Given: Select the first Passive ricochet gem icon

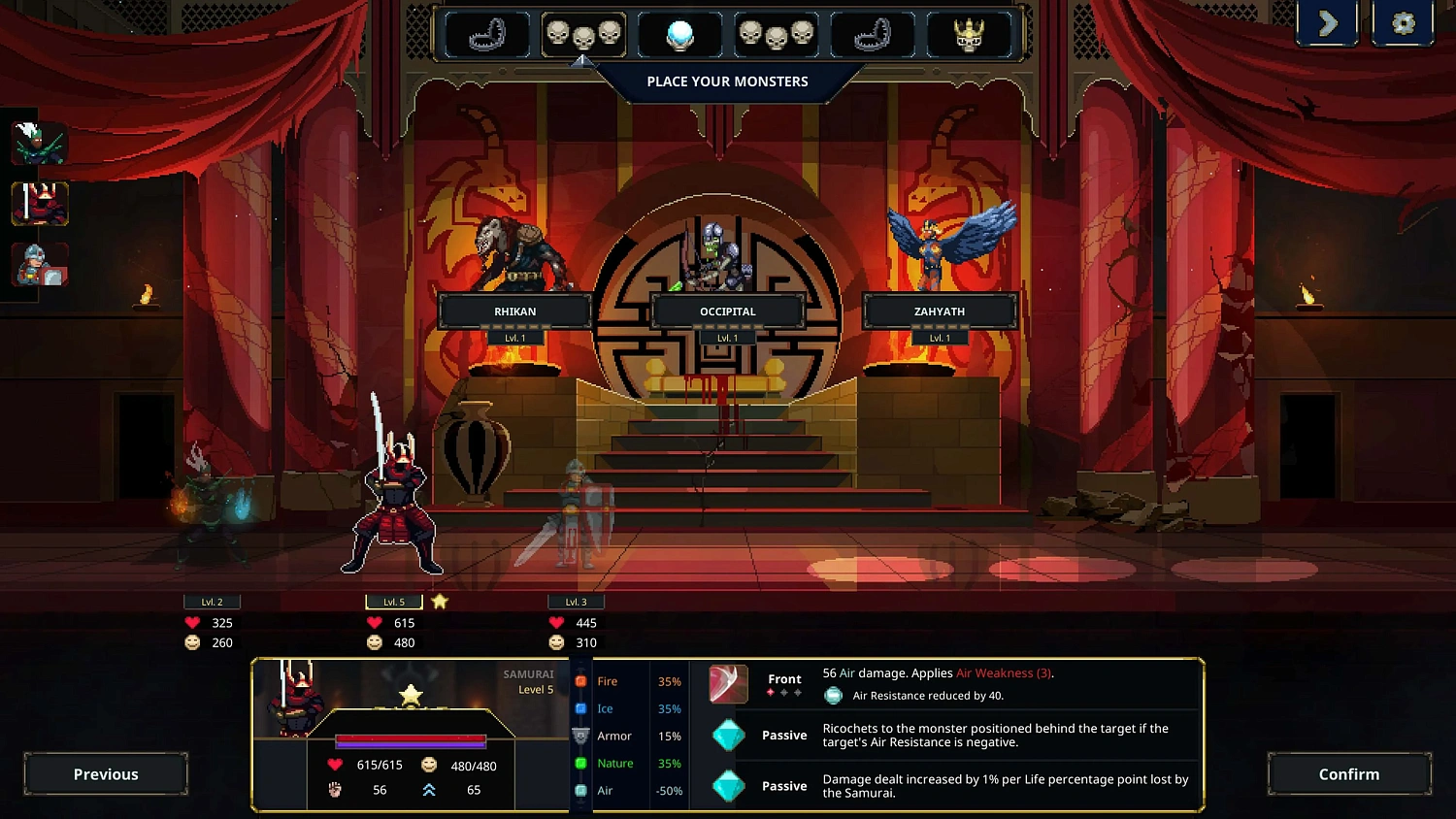Looking at the screenshot, I should point(728,736).
